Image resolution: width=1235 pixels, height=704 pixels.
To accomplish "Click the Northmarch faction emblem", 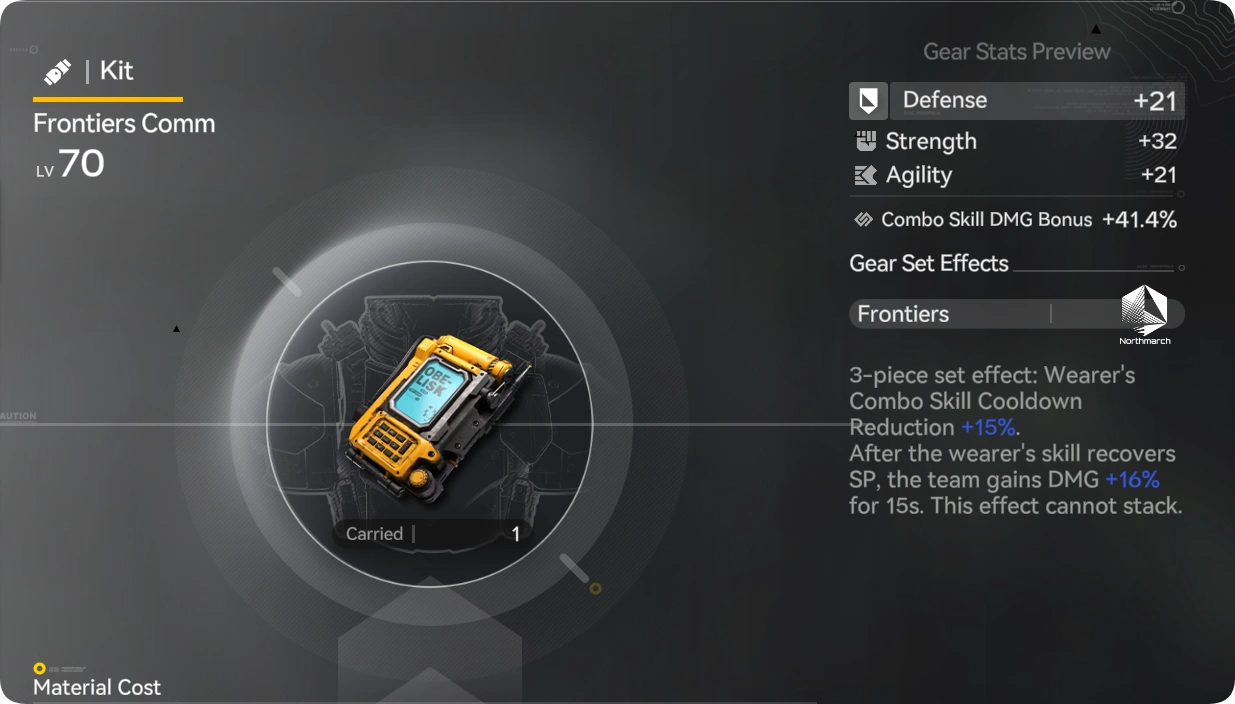I will [x=1144, y=313].
